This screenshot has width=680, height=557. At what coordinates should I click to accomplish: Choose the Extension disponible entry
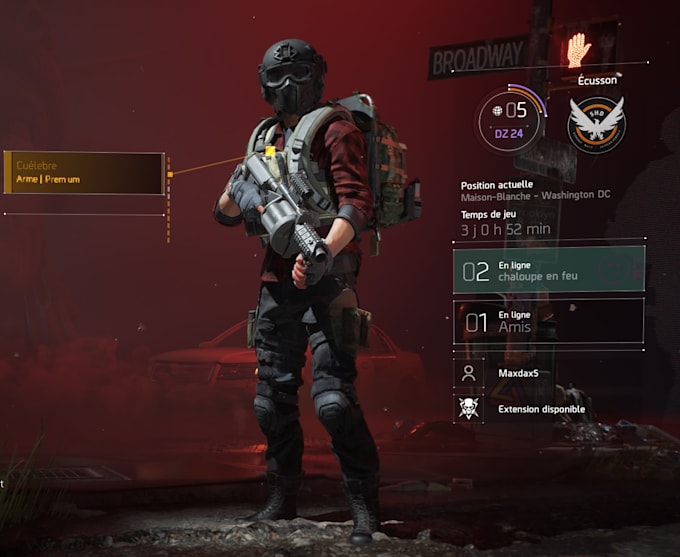coord(548,408)
